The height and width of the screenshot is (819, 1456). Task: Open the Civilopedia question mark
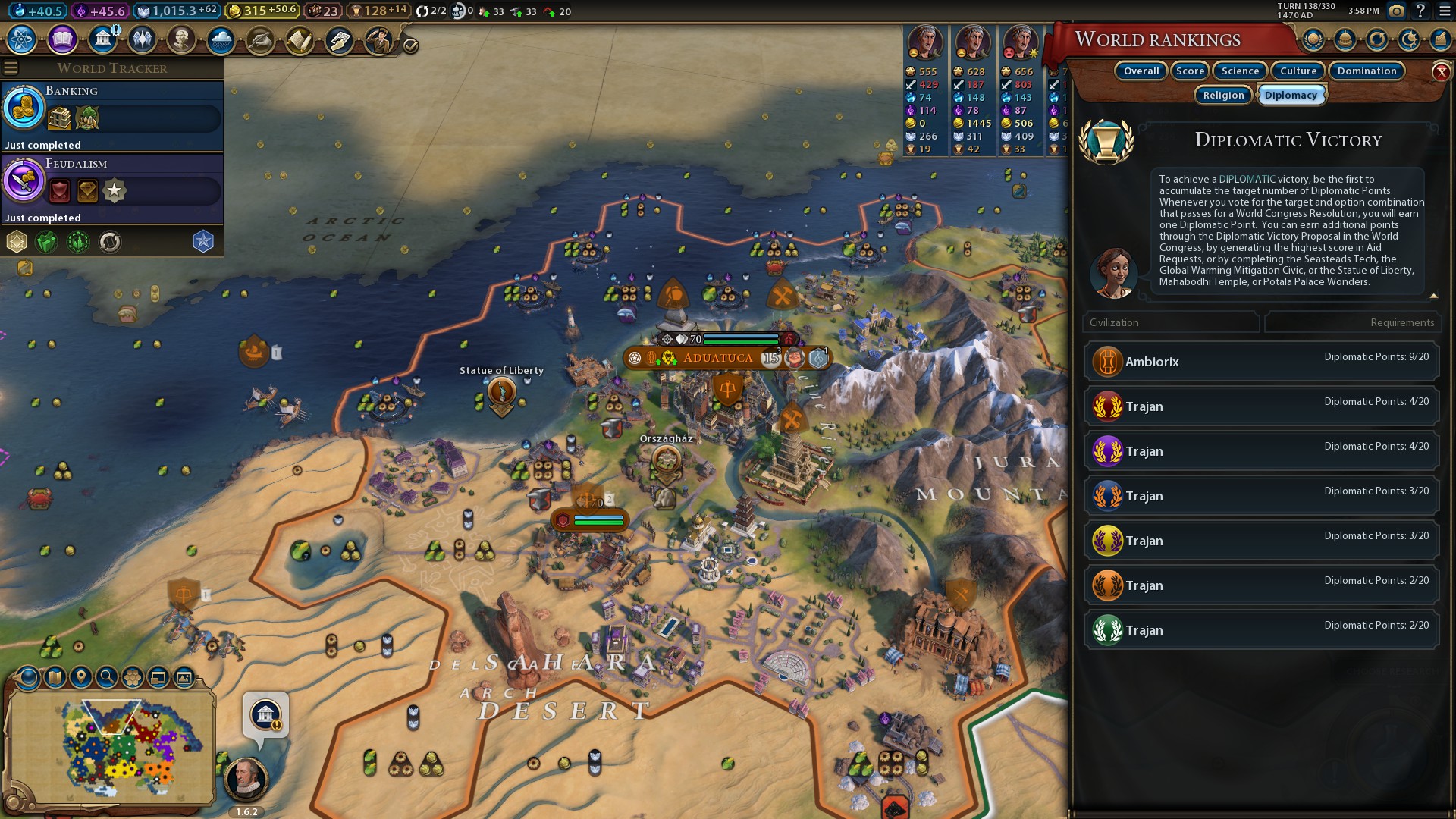[1420, 11]
